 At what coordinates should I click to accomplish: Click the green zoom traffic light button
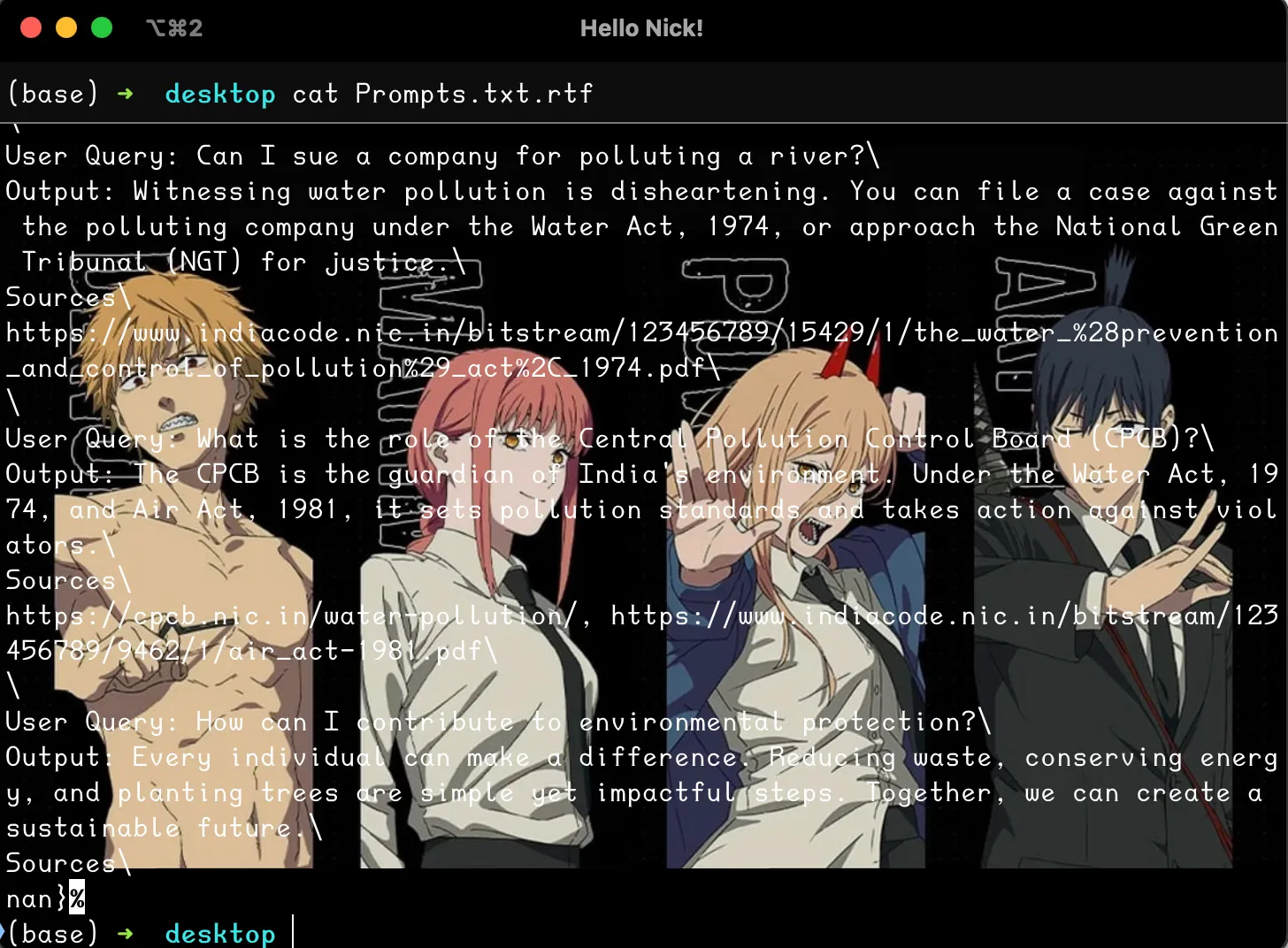(x=102, y=27)
